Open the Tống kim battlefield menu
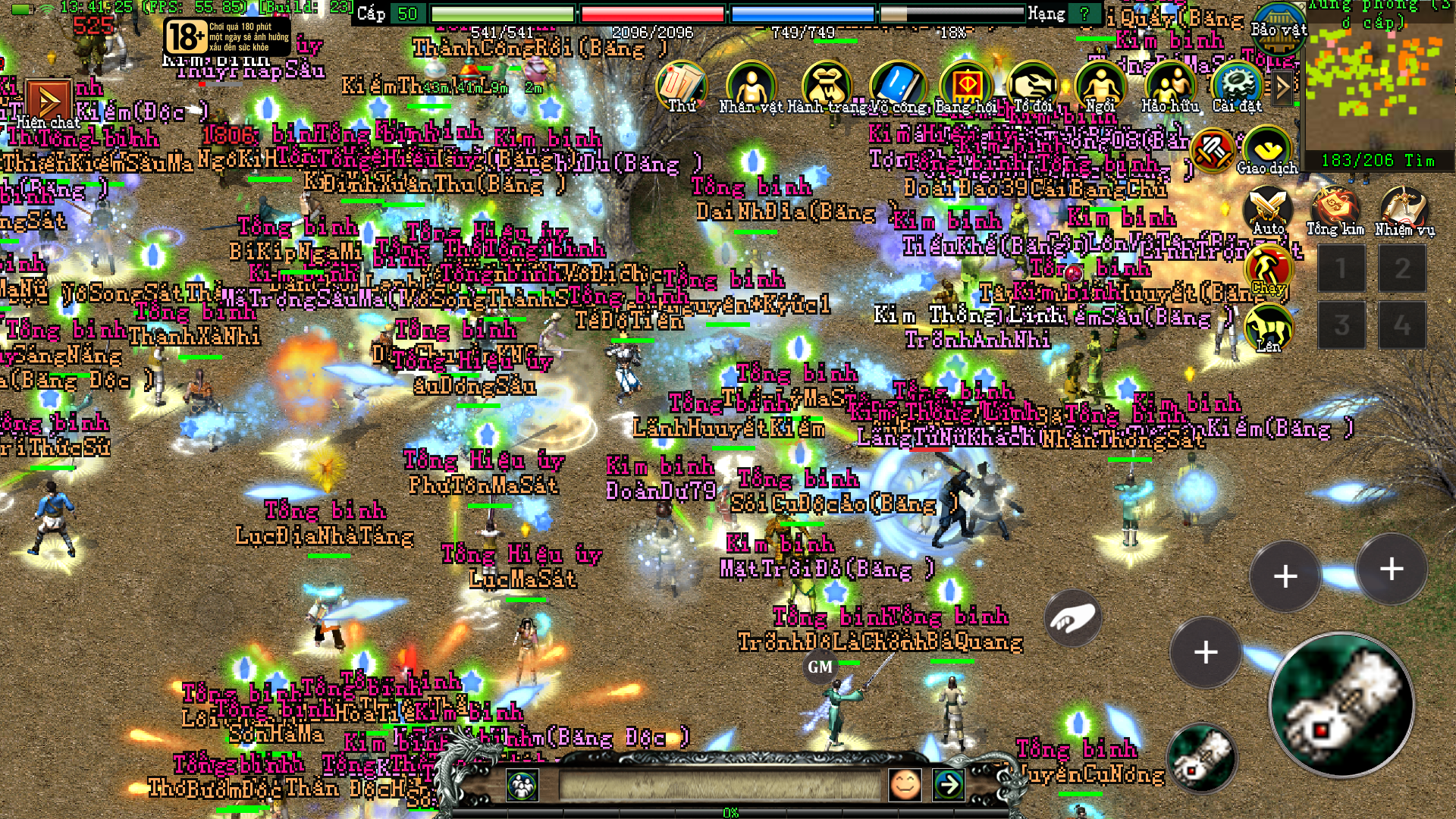The width and height of the screenshot is (1456, 819). (1335, 210)
